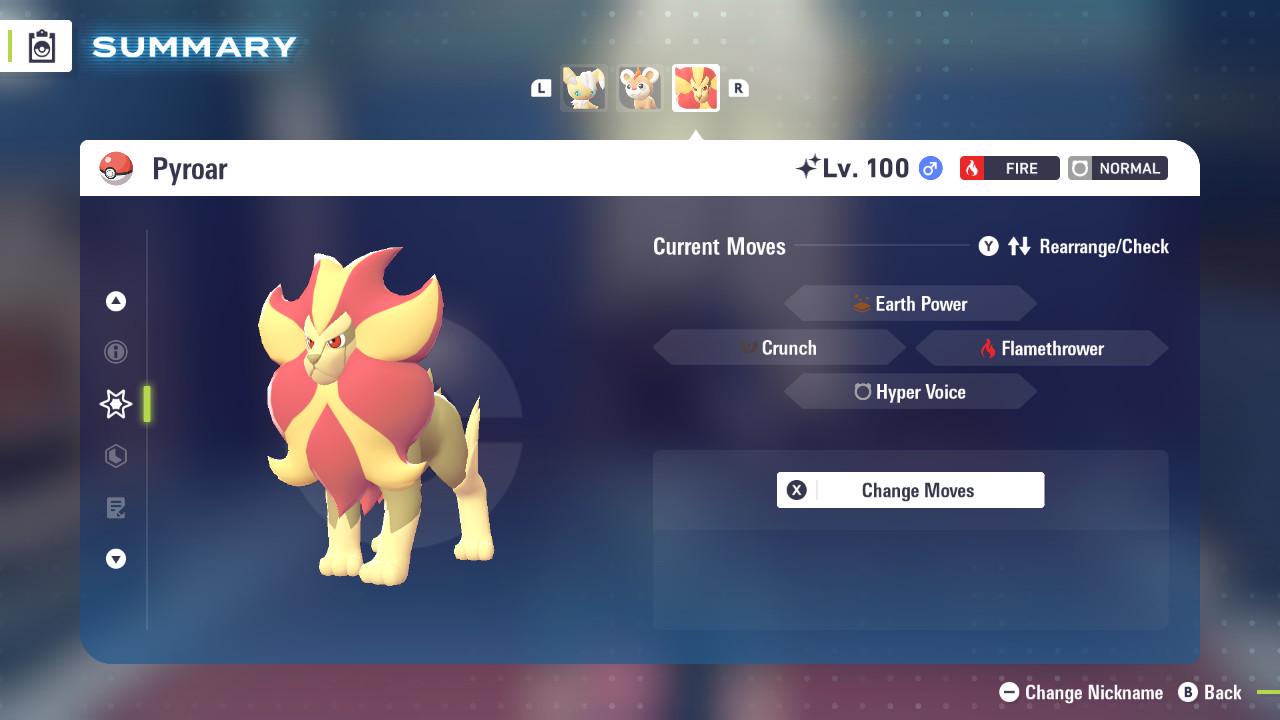Click the down arrow in the sidebar
Screen dimensions: 1280x720
pos(116,559)
